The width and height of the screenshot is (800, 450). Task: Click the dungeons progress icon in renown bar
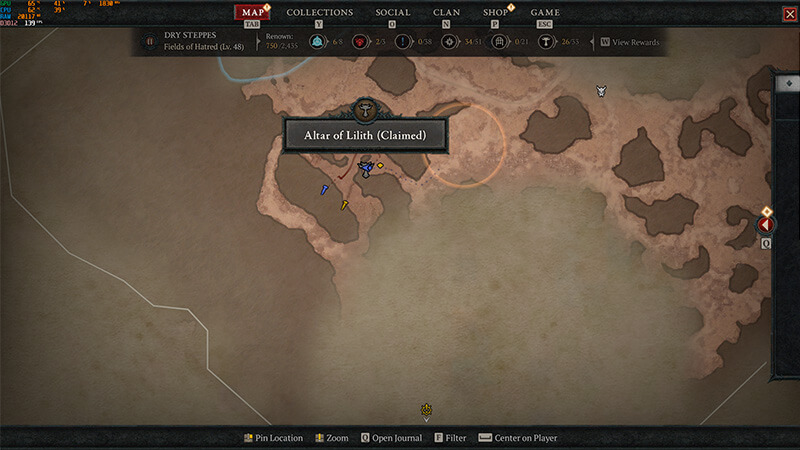coord(498,42)
